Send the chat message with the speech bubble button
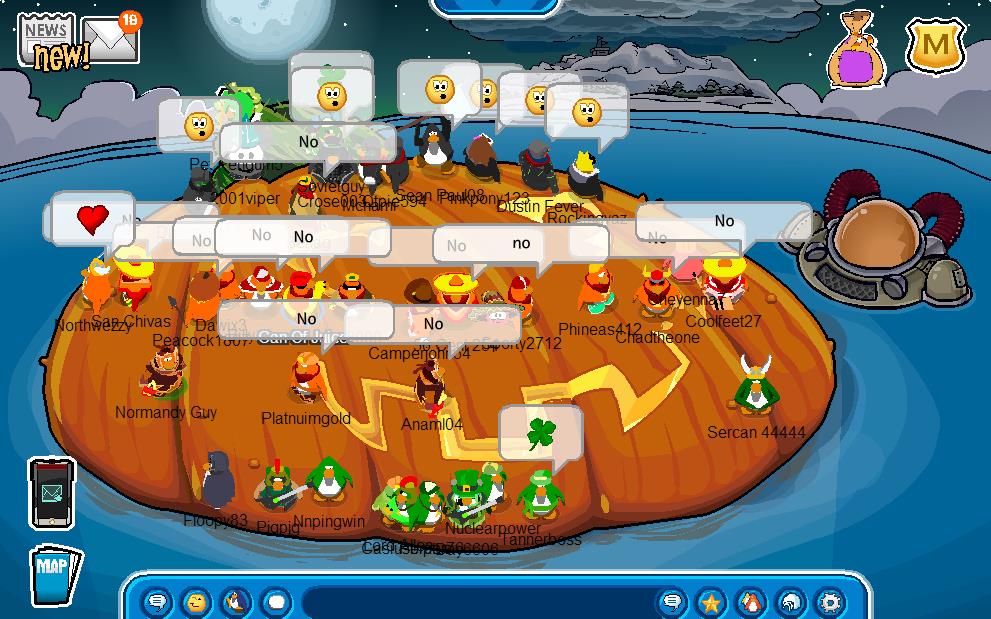 click(x=673, y=602)
